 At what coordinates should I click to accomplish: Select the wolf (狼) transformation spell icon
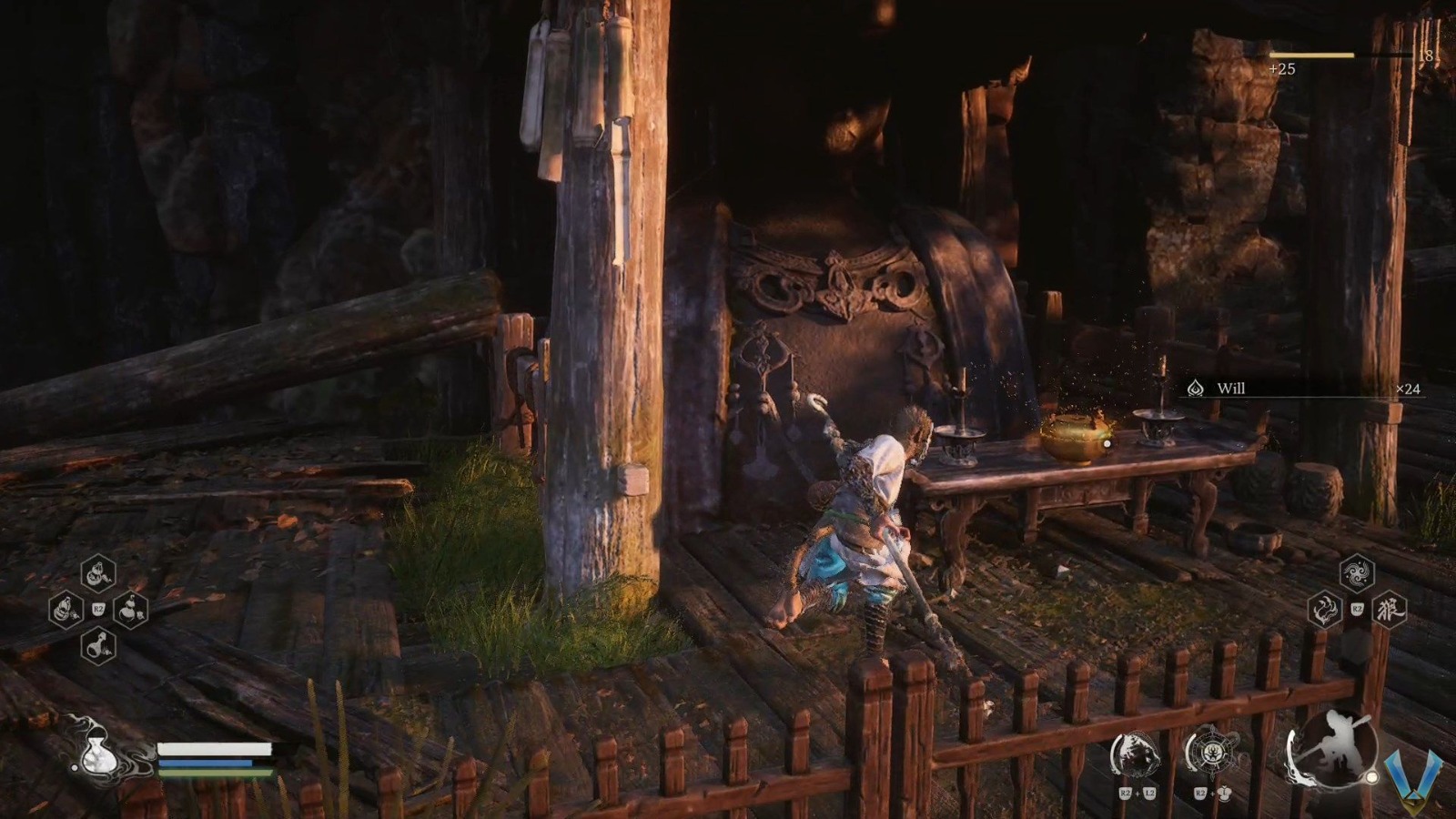point(1390,611)
